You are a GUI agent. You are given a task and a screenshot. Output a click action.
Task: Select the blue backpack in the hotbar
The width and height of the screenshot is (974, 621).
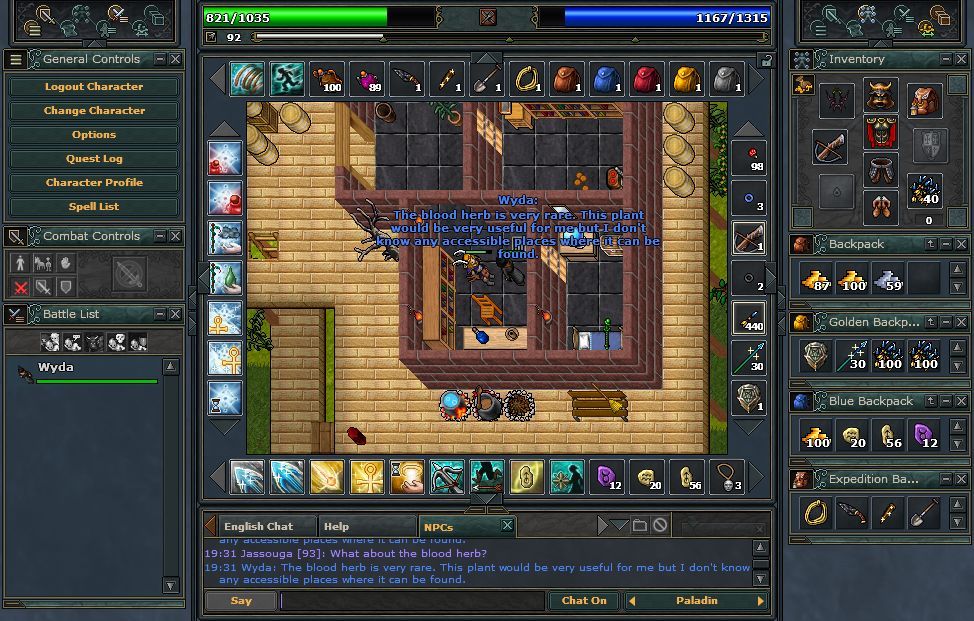(606, 79)
